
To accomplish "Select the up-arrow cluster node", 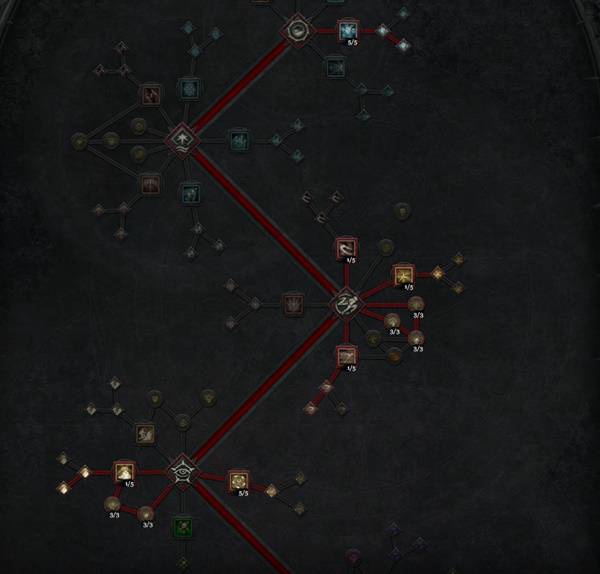I will (x=181, y=140).
